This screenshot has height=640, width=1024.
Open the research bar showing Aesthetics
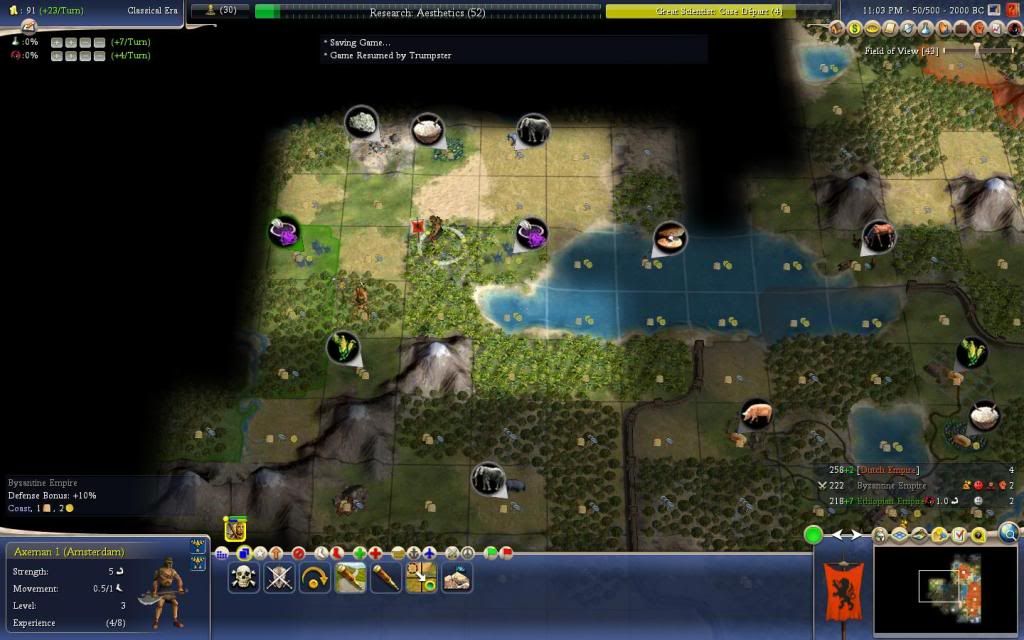427,12
